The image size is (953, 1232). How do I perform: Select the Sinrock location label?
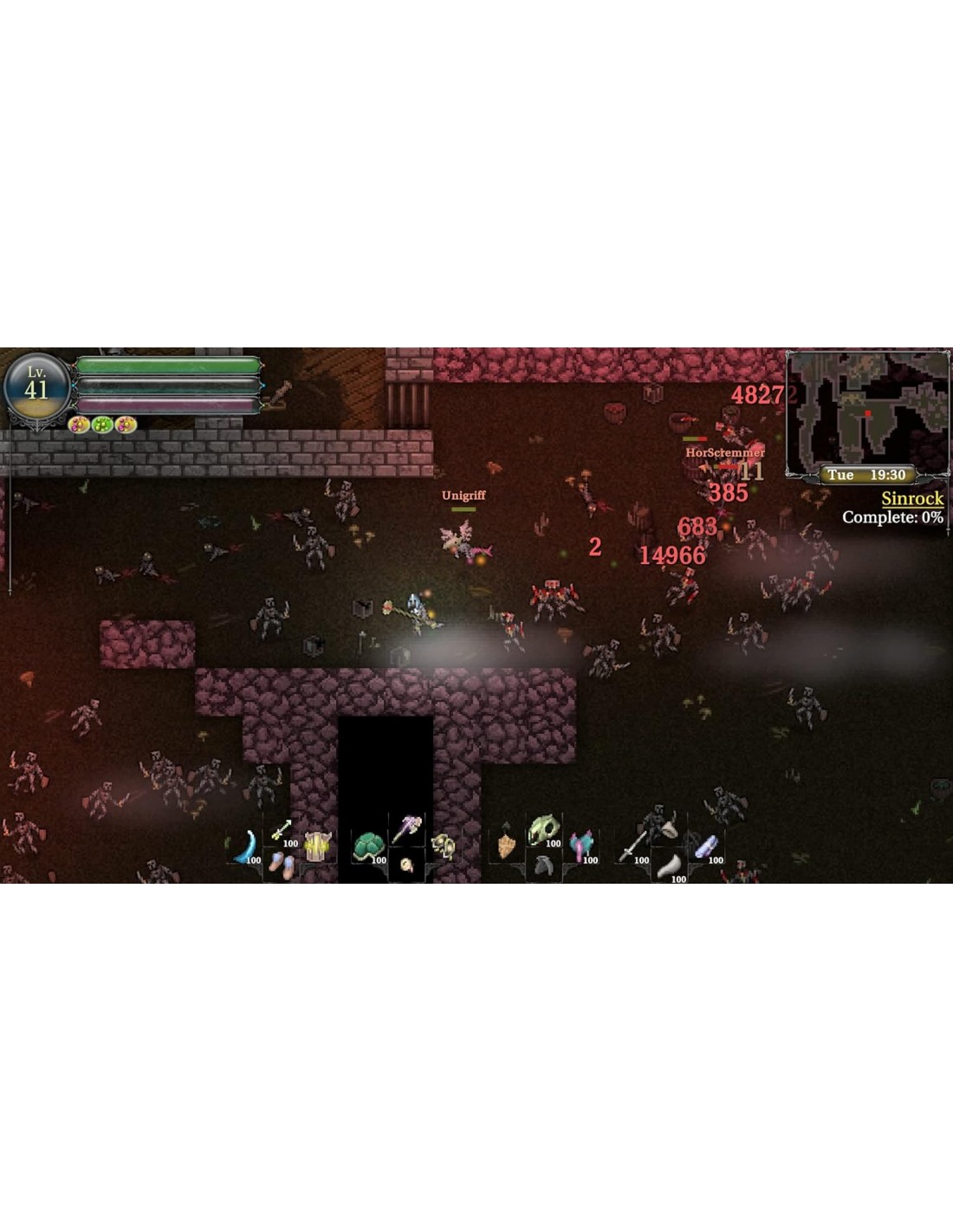pyautogui.click(x=911, y=498)
